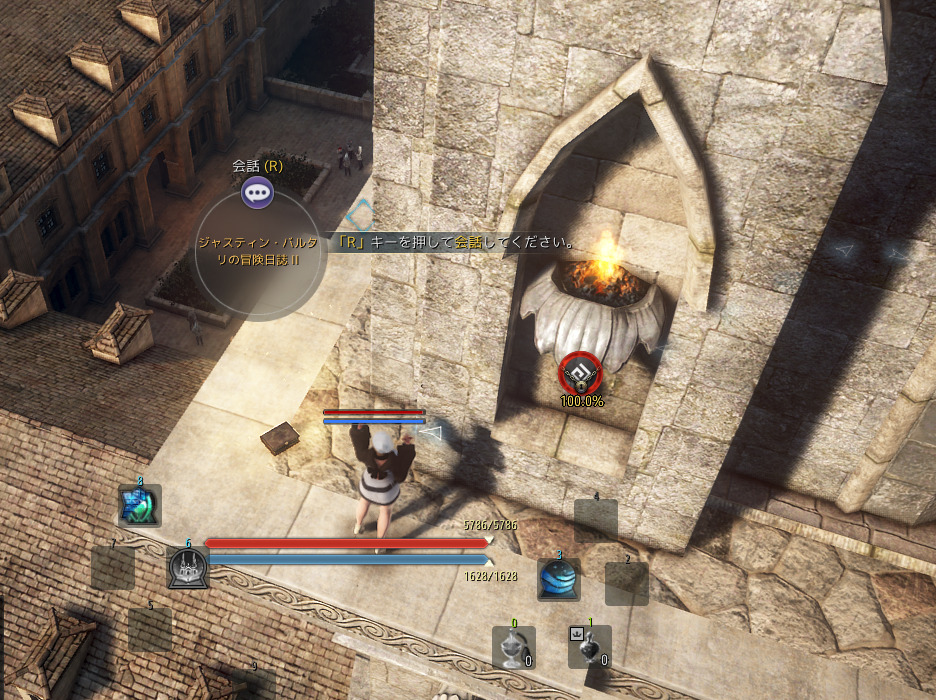Activate the blue striped orb skill
Screen dimensions: 936x700
click(559, 579)
